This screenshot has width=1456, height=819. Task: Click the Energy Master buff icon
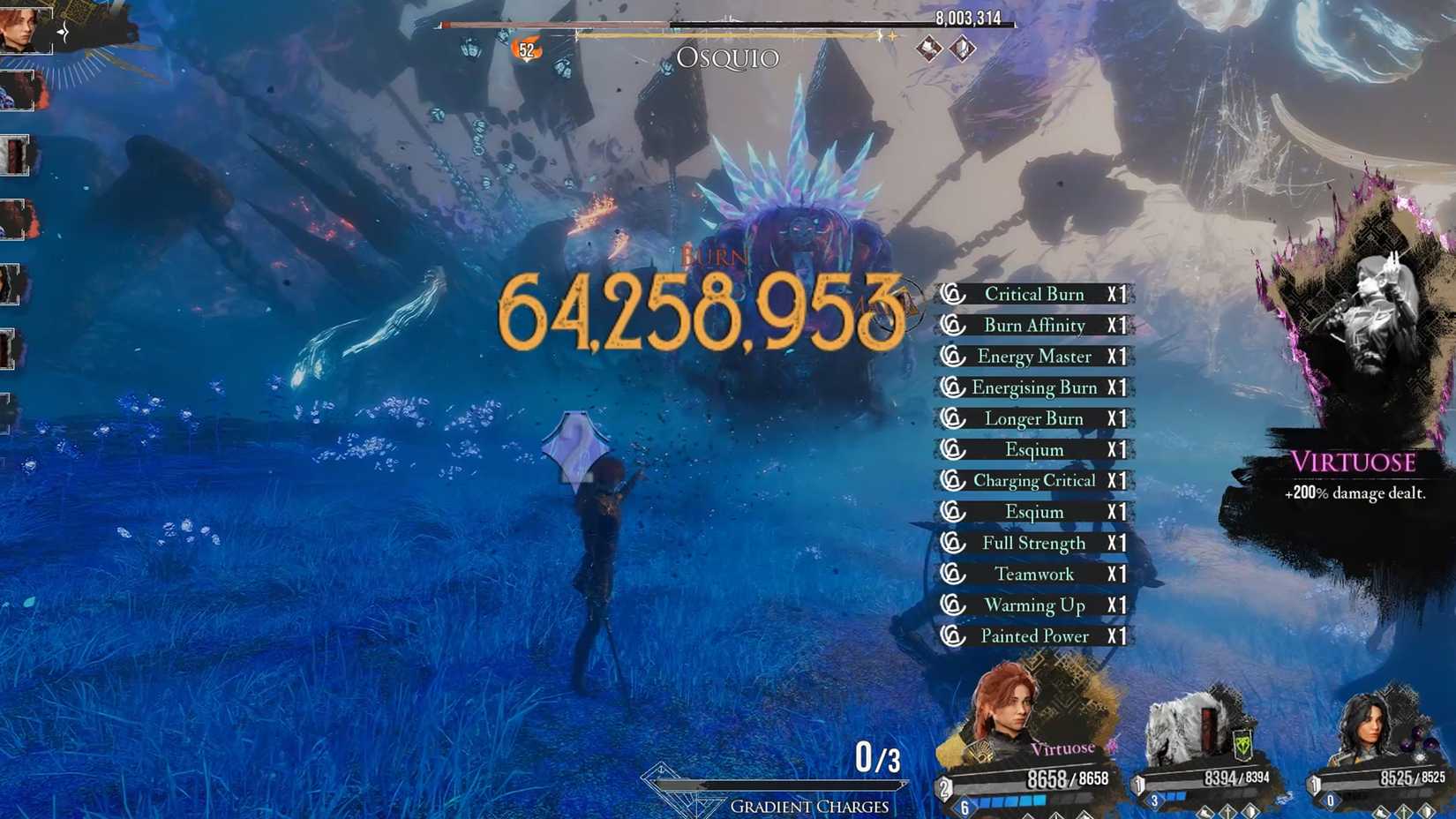pyautogui.click(x=952, y=357)
